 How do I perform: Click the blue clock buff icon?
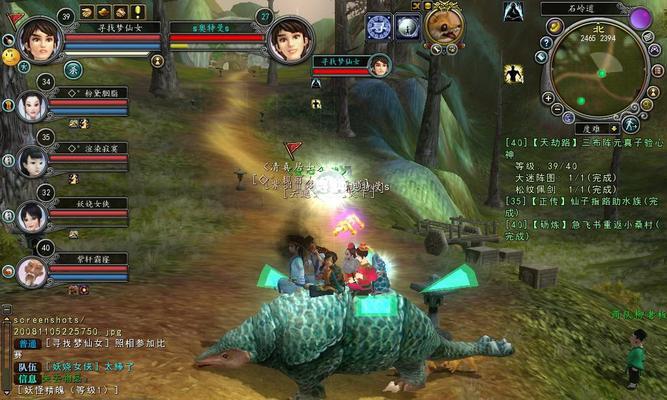tap(378, 26)
